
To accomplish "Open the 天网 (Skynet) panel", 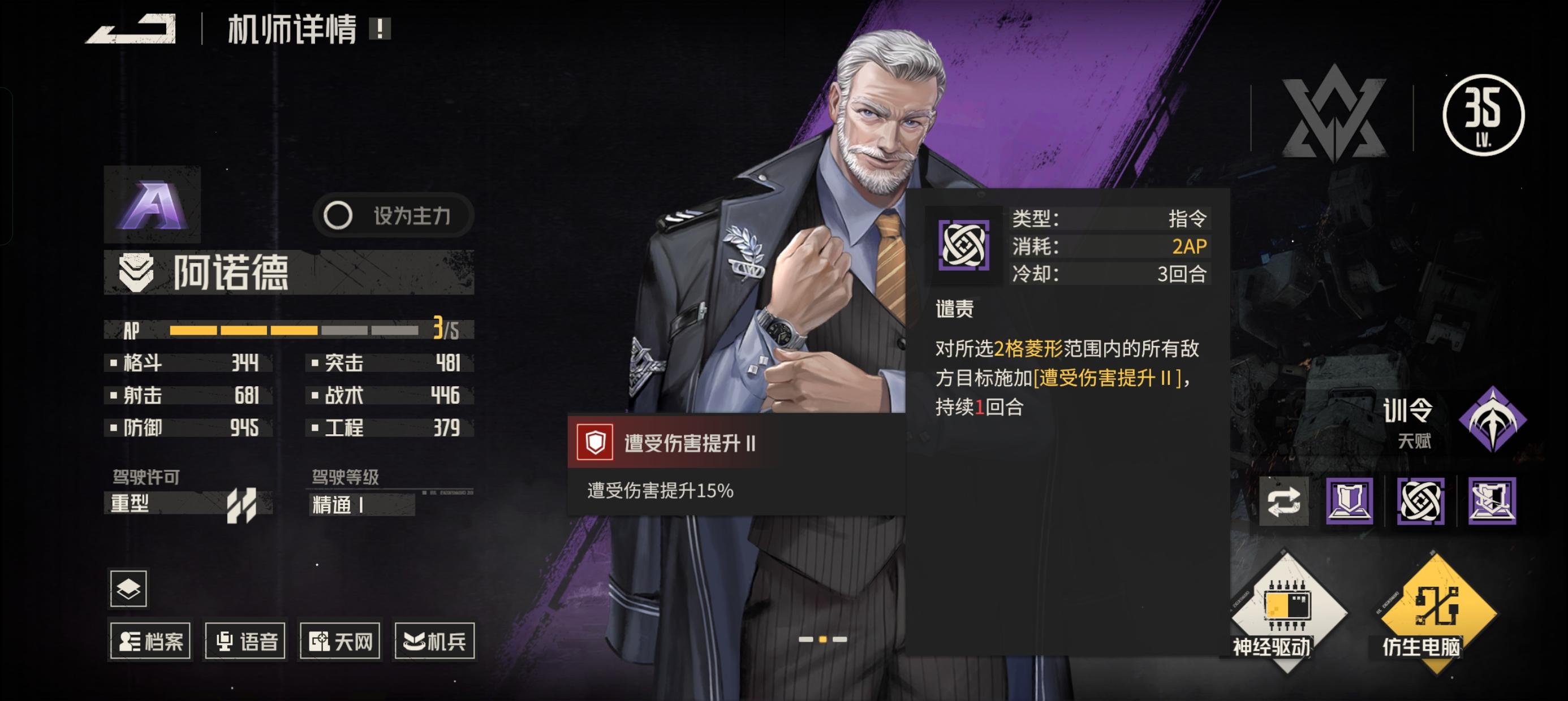I will click(x=339, y=640).
